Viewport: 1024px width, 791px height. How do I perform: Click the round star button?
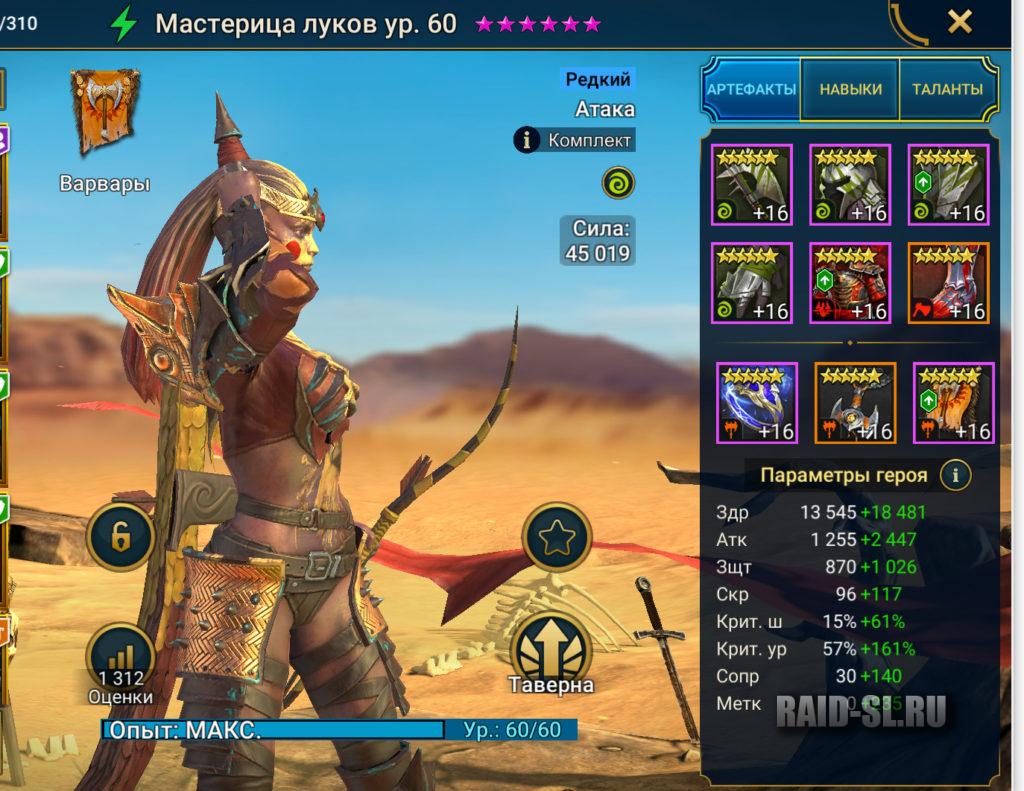point(554,538)
